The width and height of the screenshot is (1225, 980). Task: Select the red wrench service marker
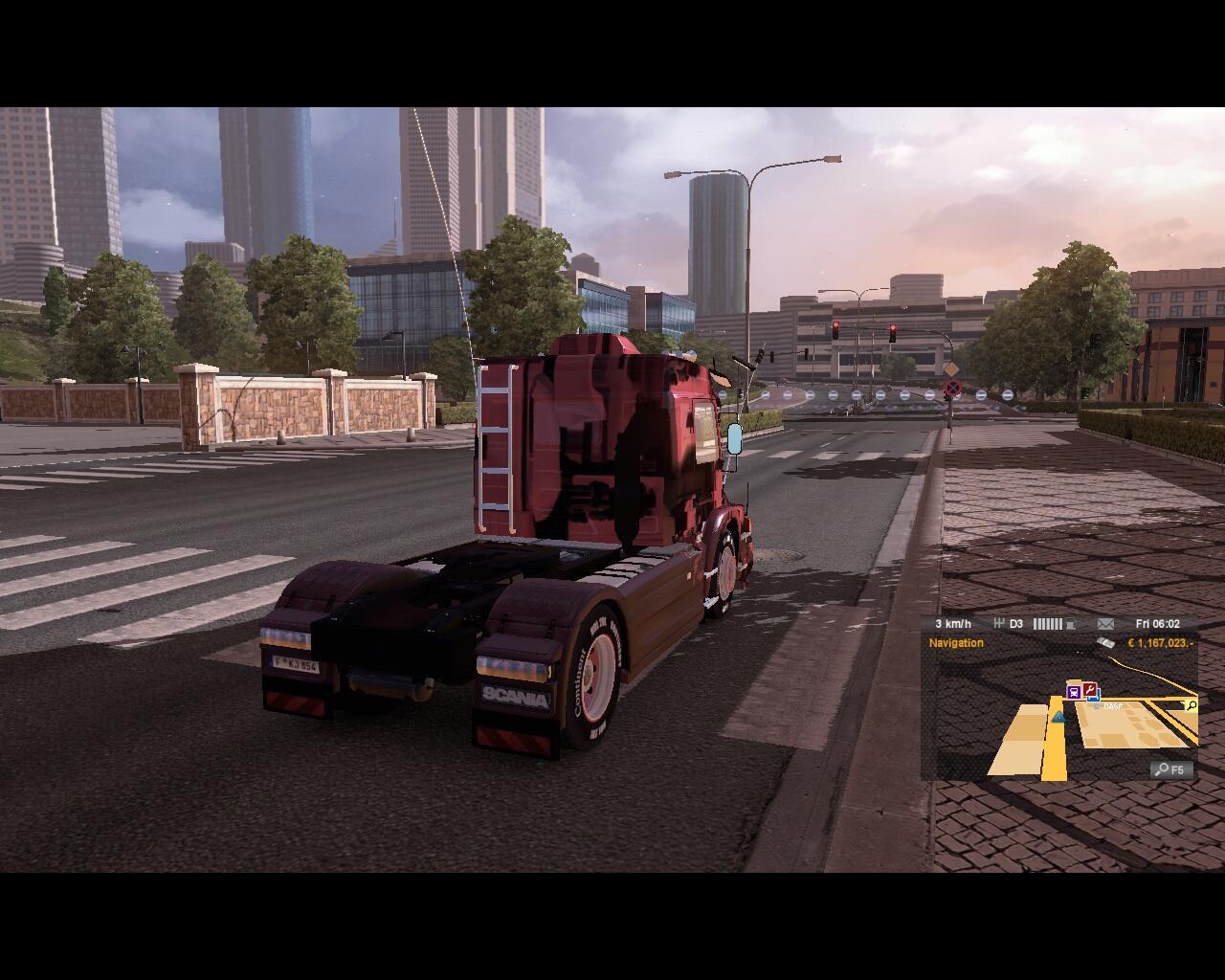pyautogui.click(x=1089, y=689)
